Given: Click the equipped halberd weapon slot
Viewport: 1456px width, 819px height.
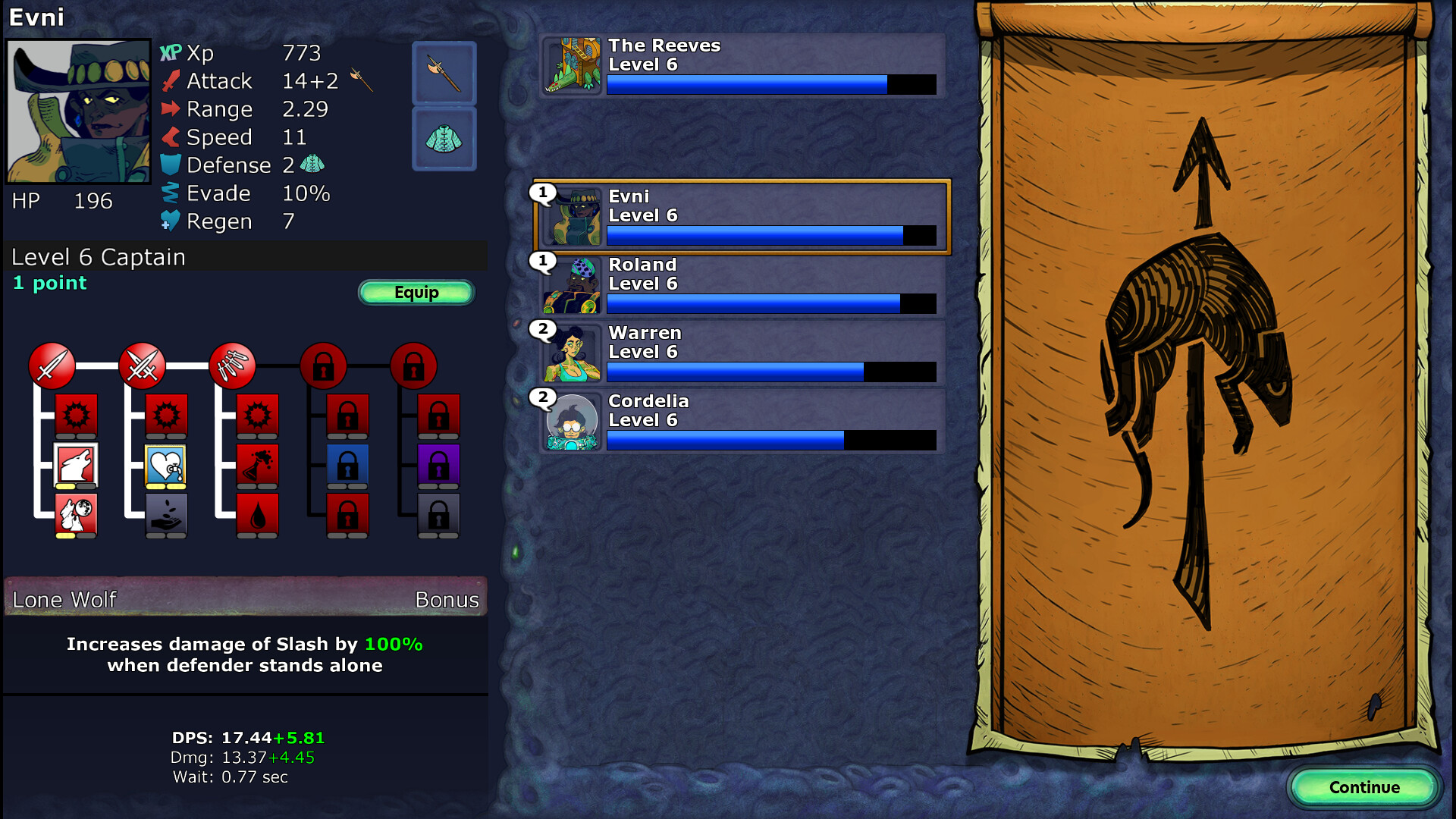Looking at the screenshot, I should (x=444, y=74).
